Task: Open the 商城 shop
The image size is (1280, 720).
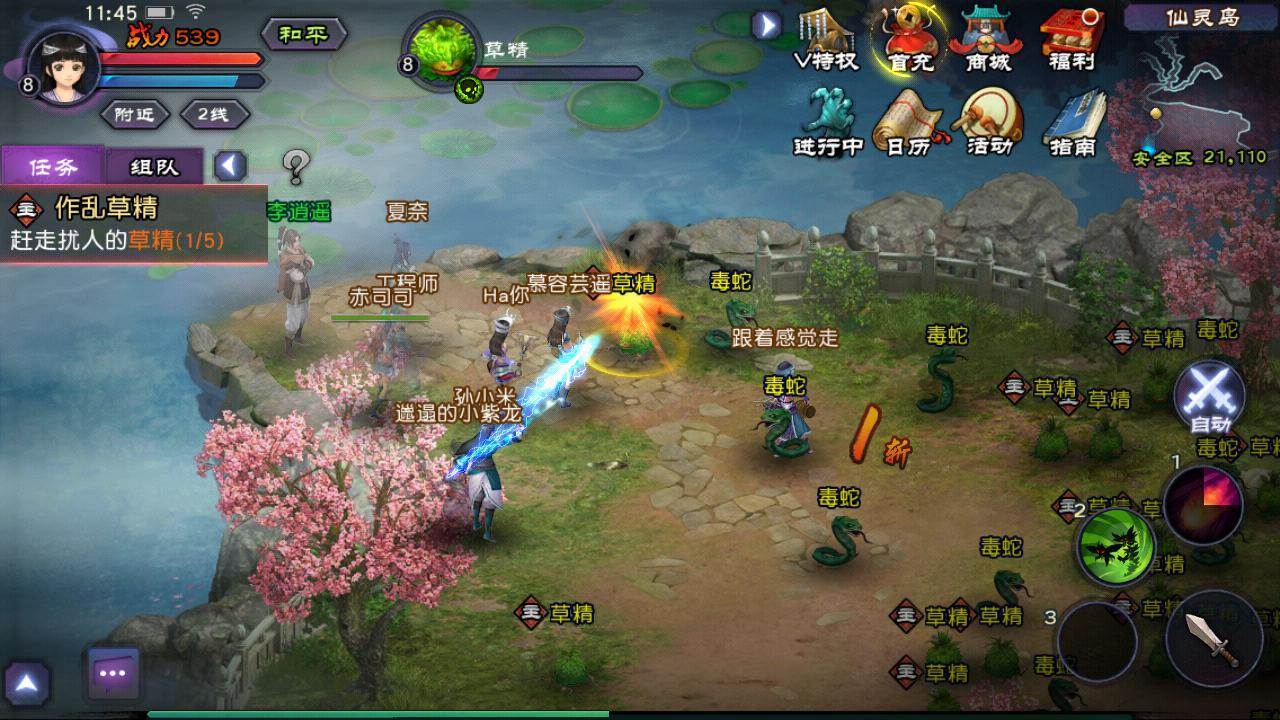Action: pyautogui.click(x=988, y=40)
